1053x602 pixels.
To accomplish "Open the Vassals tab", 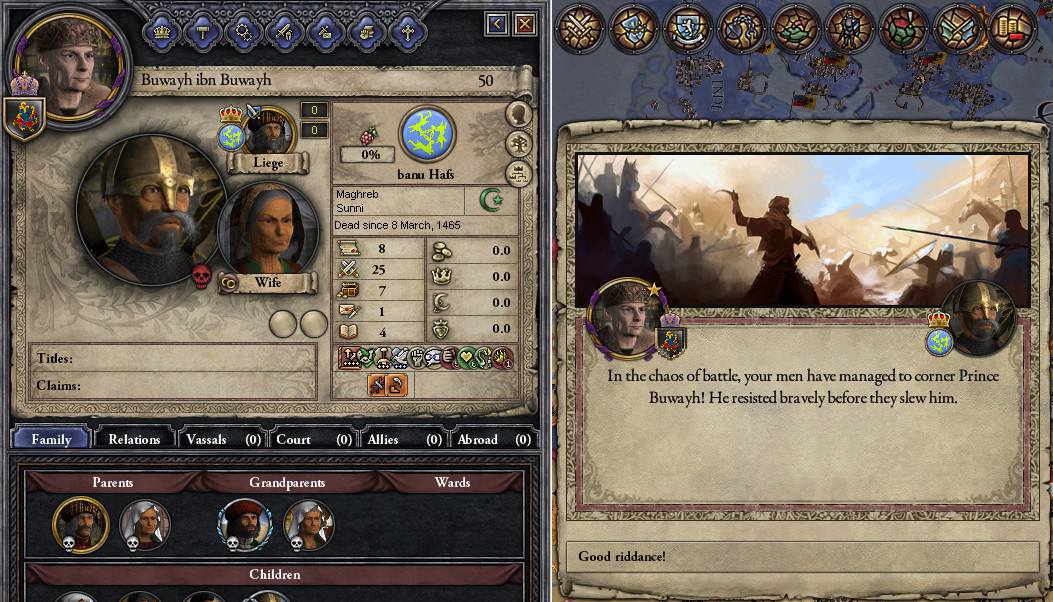I will coord(223,439).
